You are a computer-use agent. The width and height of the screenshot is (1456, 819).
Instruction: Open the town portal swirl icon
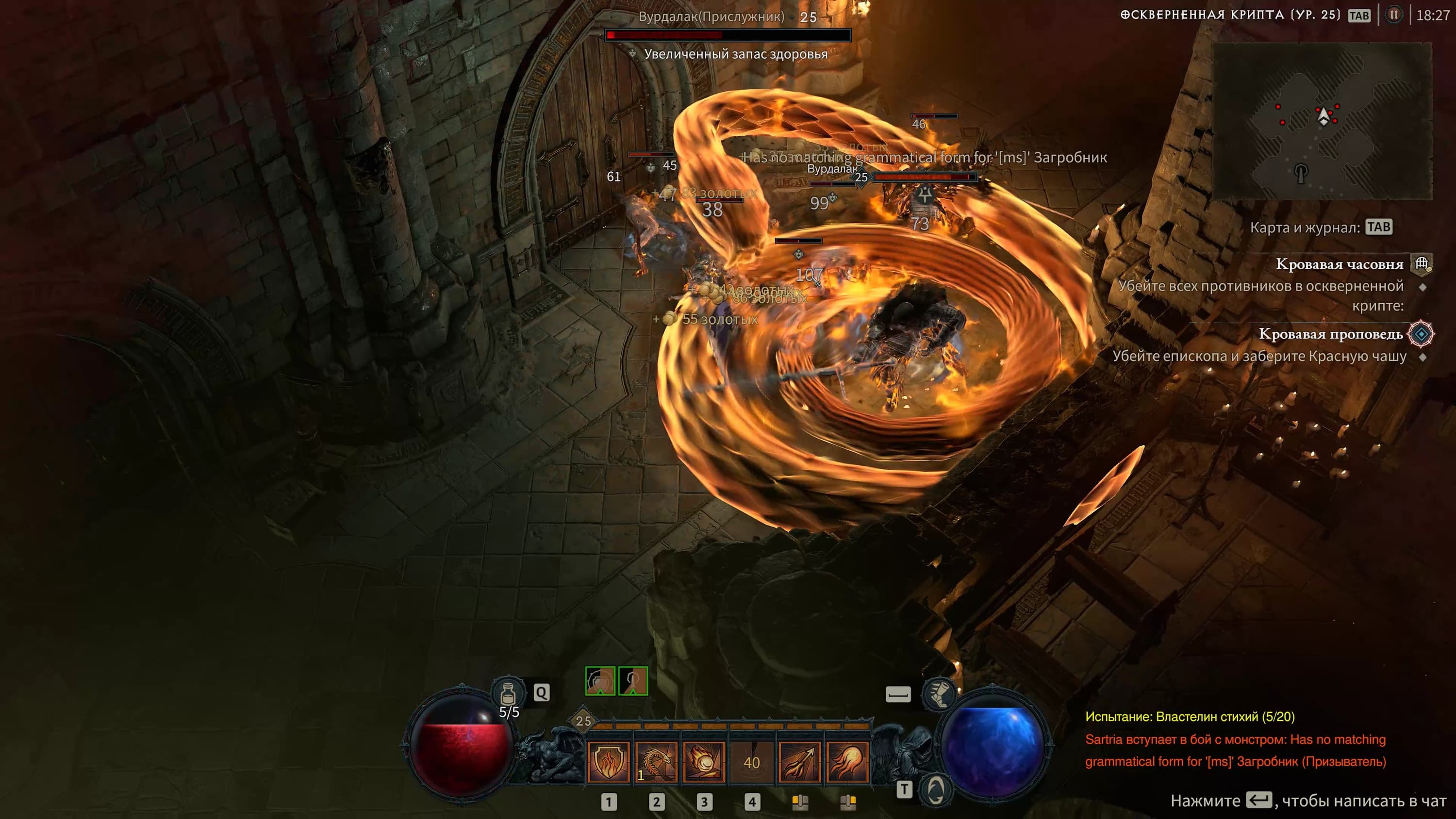pos(936,788)
